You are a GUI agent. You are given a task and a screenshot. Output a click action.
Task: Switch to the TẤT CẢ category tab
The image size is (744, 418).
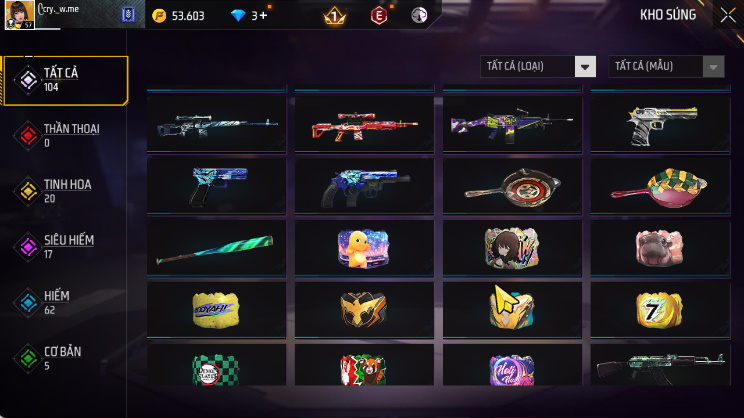click(x=66, y=80)
